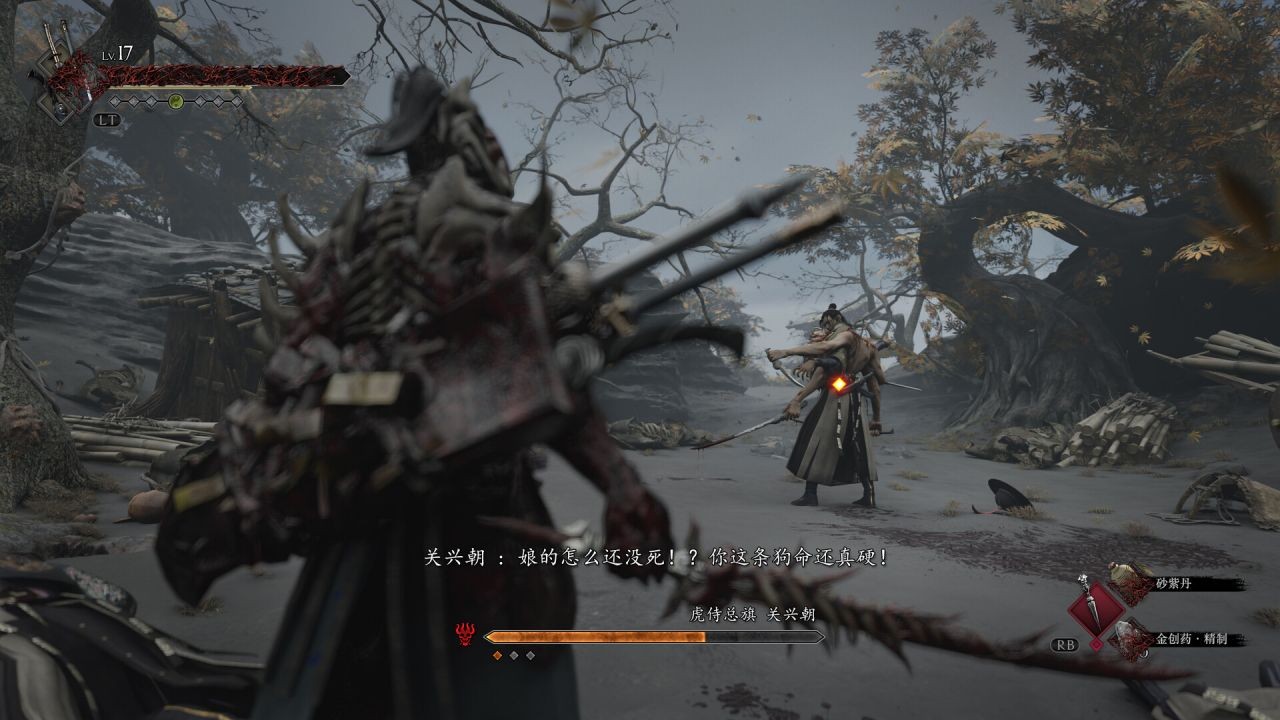Select the 砂紫丹 pill item slot
1280x720 pixels.
[x=1131, y=582]
